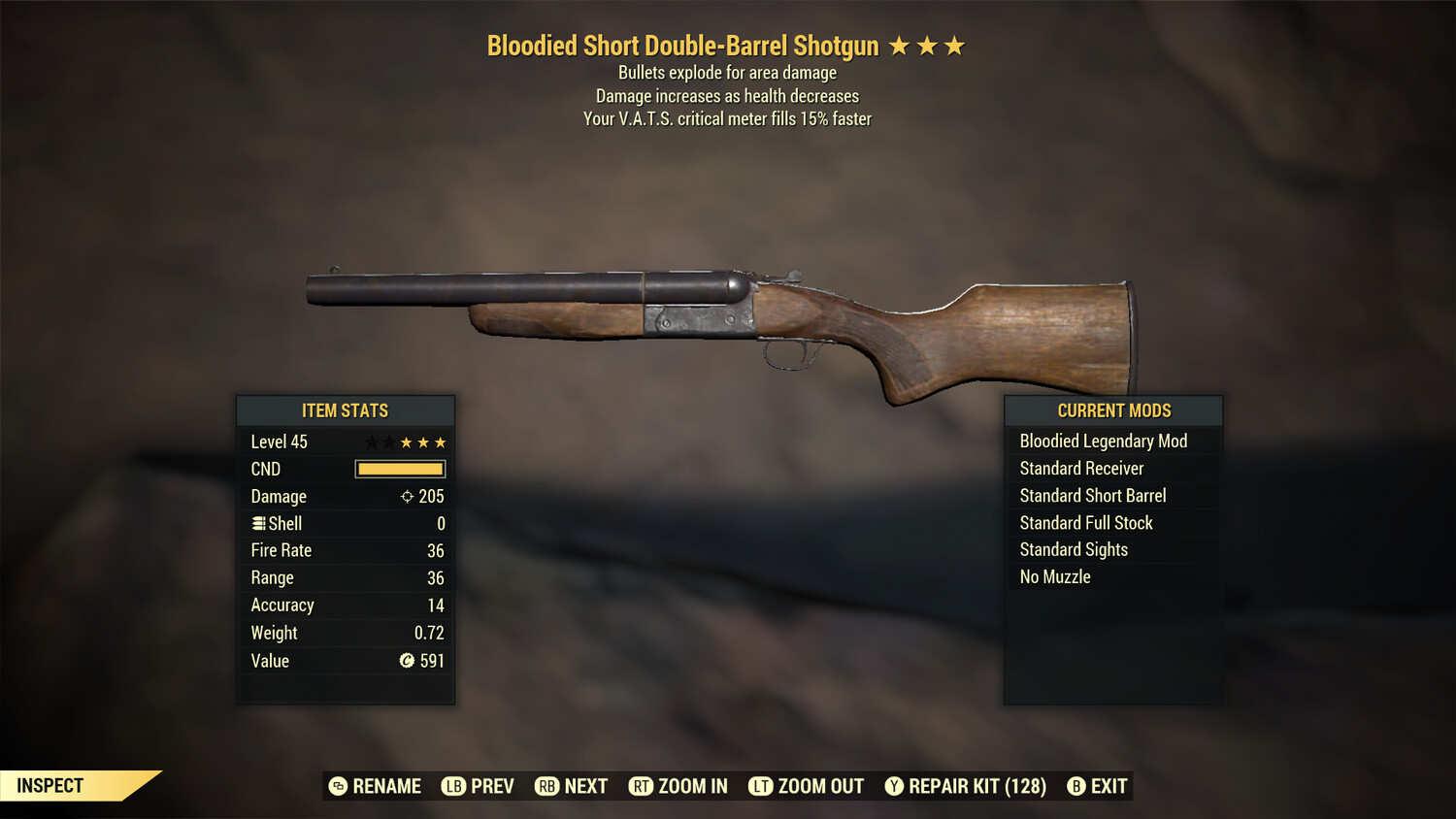Click the B button icon beside EXIT
The height and width of the screenshot is (819, 1456).
coord(1075,786)
